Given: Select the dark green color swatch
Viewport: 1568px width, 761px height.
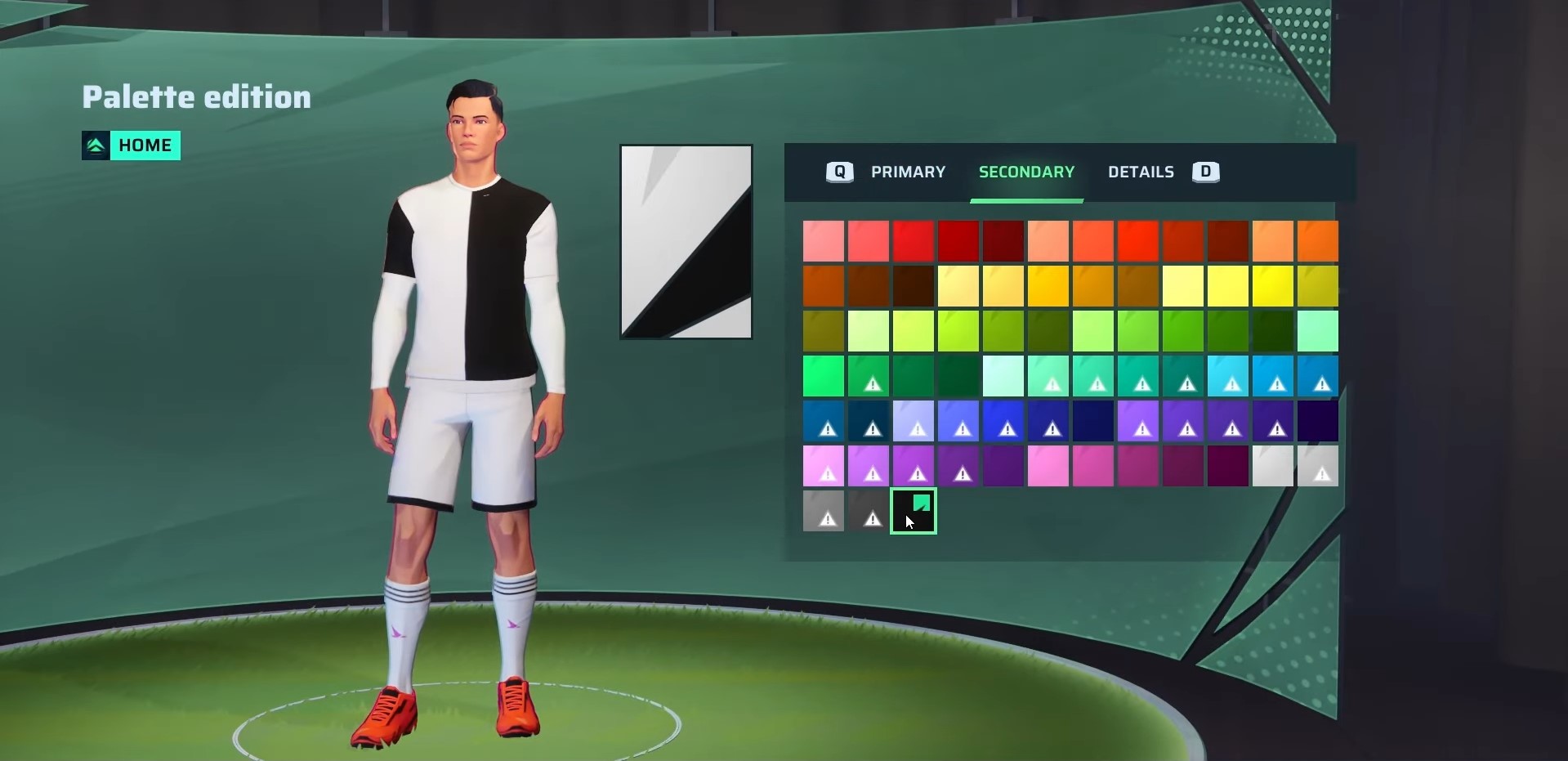Looking at the screenshot, I should click(1271, 331).
